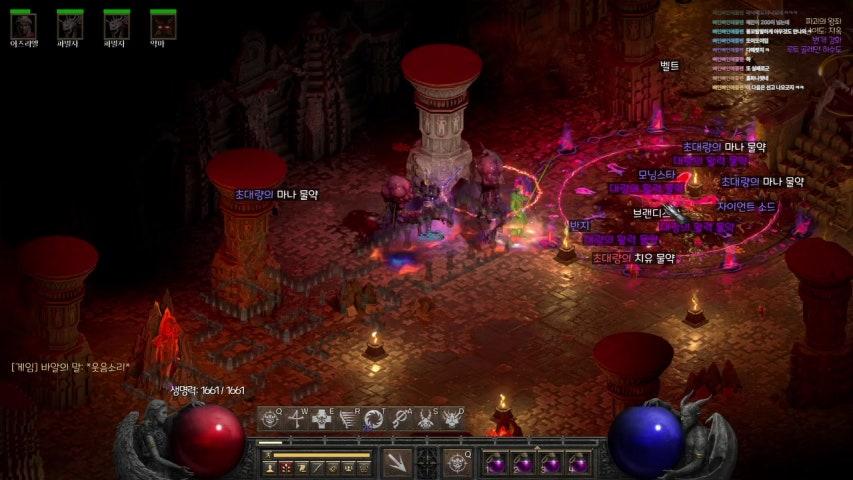
Task: Pick up the 반지 item label
Action: coord(580,226)
